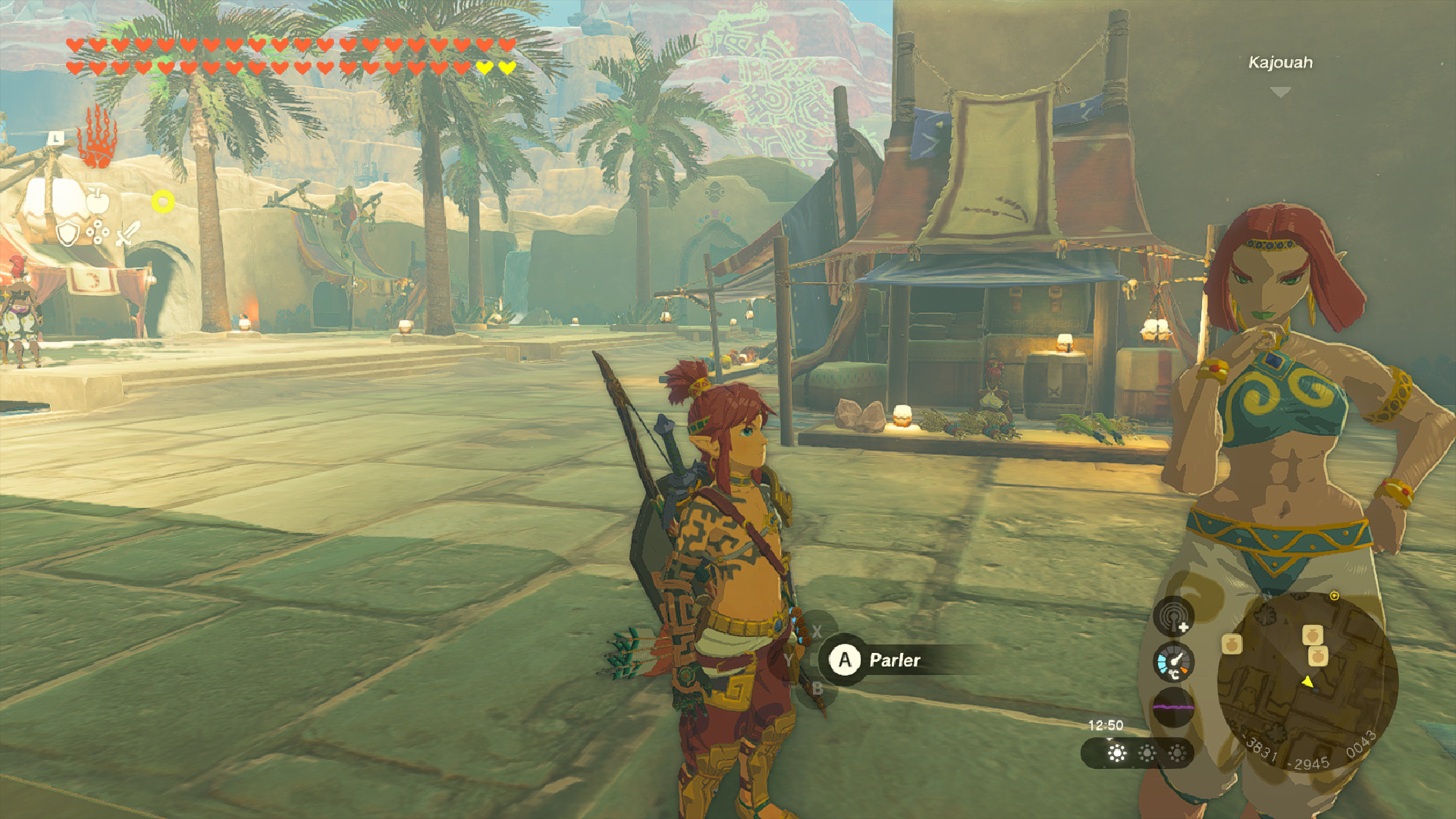Click the temperature gauge needle
The height and width of the screenshot is (819, 1456).
point(1176,660)
